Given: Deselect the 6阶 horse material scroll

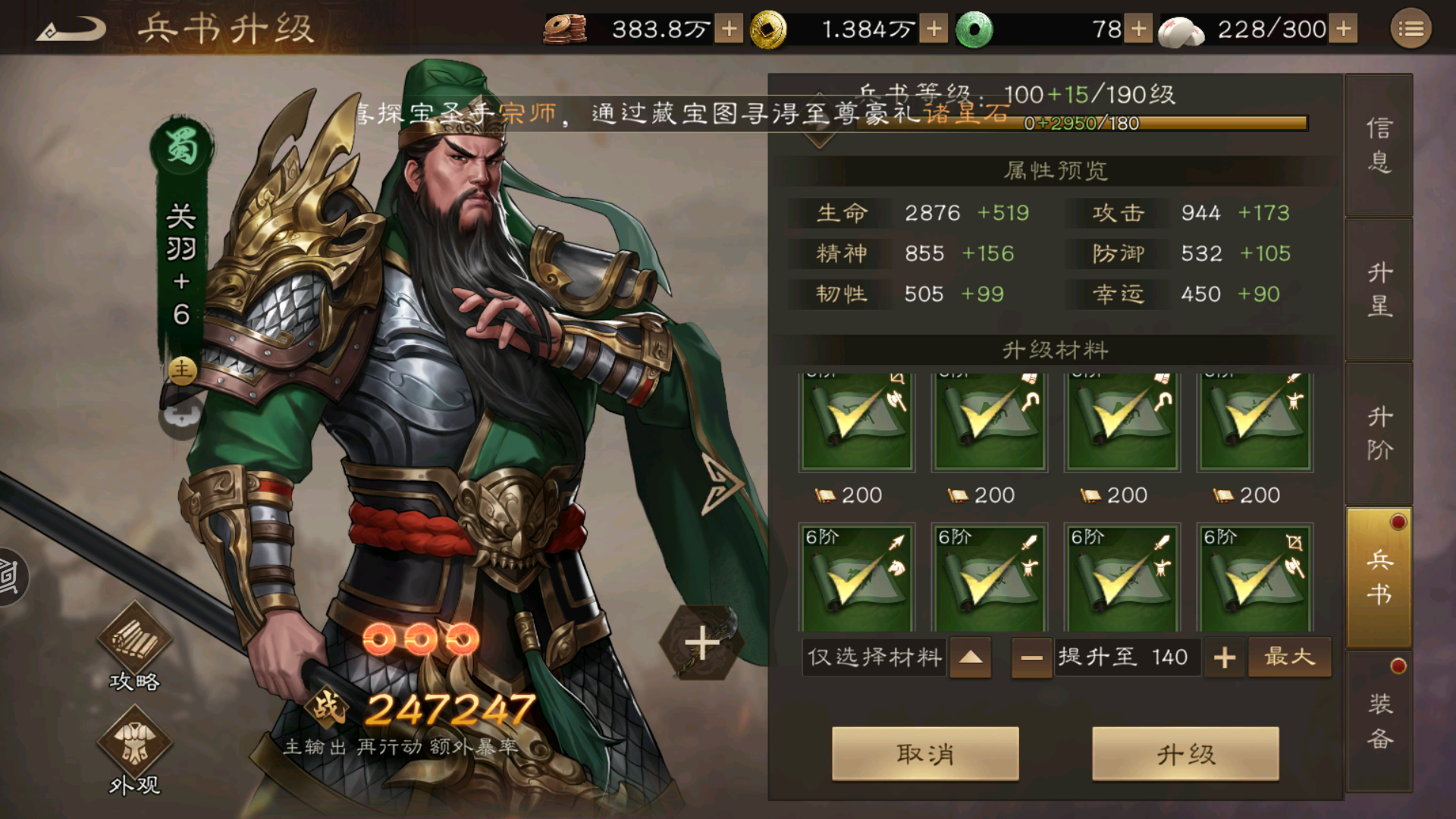Looking at the screenshot, I should pyautogui.click(x=857, y=576).
